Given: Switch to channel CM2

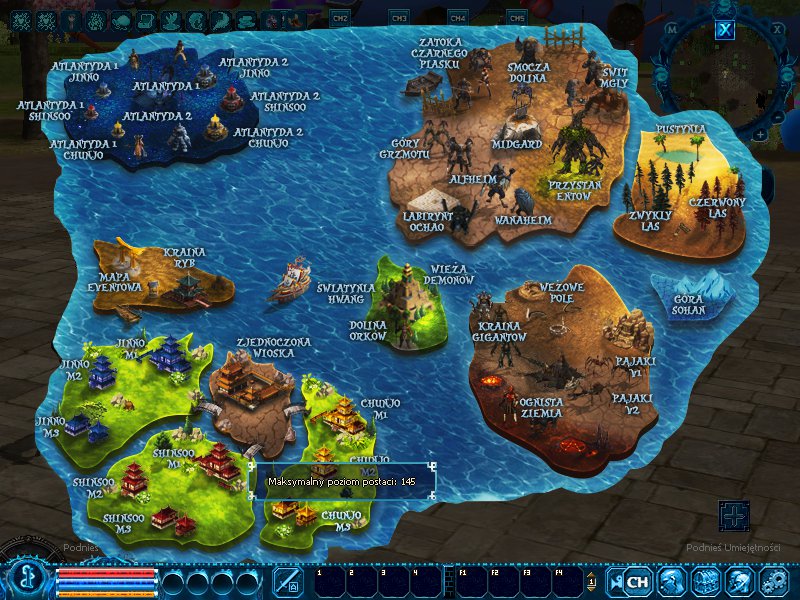Looking at the screenshot, I should coord(340,18).
